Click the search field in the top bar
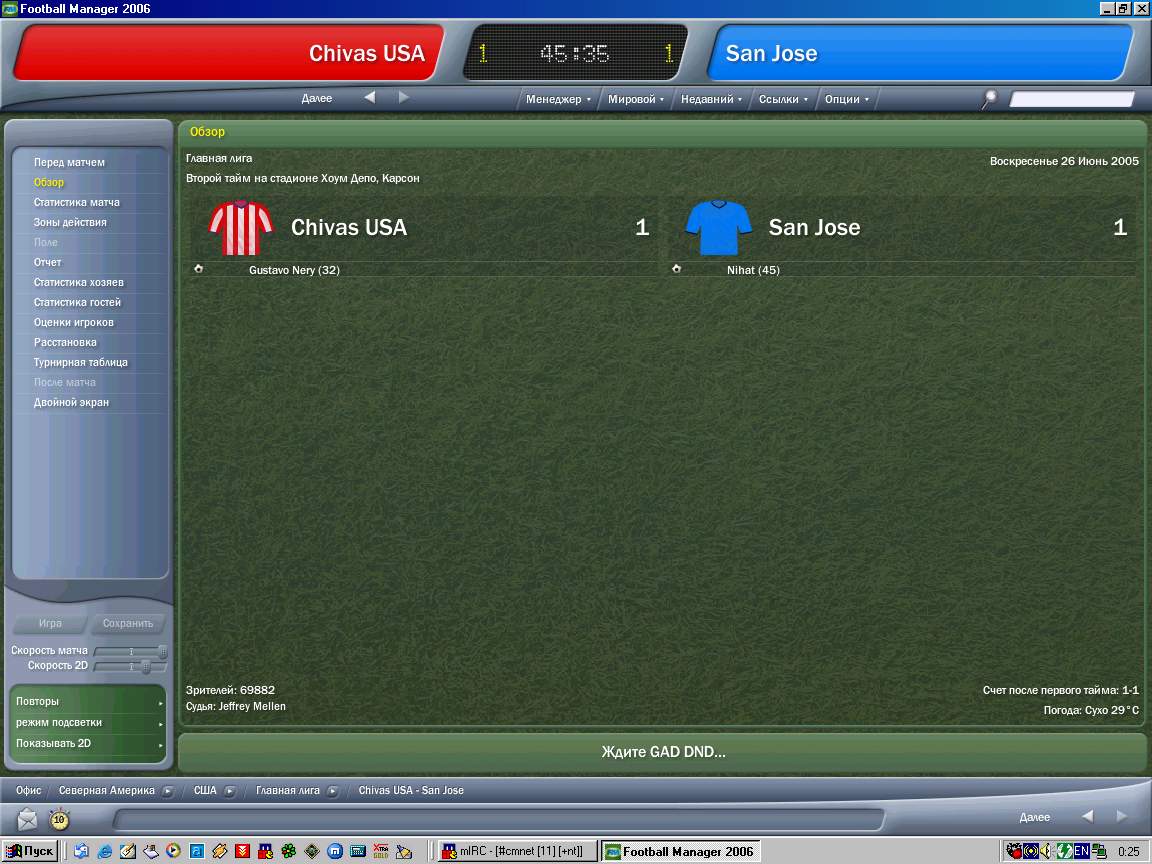The width and height of the screenshot is (1152, 864). tap(1071, 99)
